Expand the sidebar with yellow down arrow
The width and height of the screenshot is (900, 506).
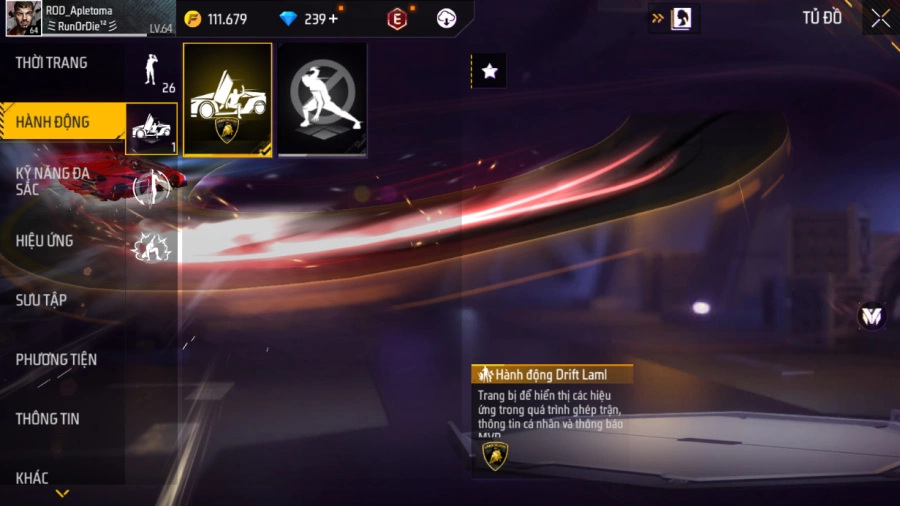click(x=62, y=493)
